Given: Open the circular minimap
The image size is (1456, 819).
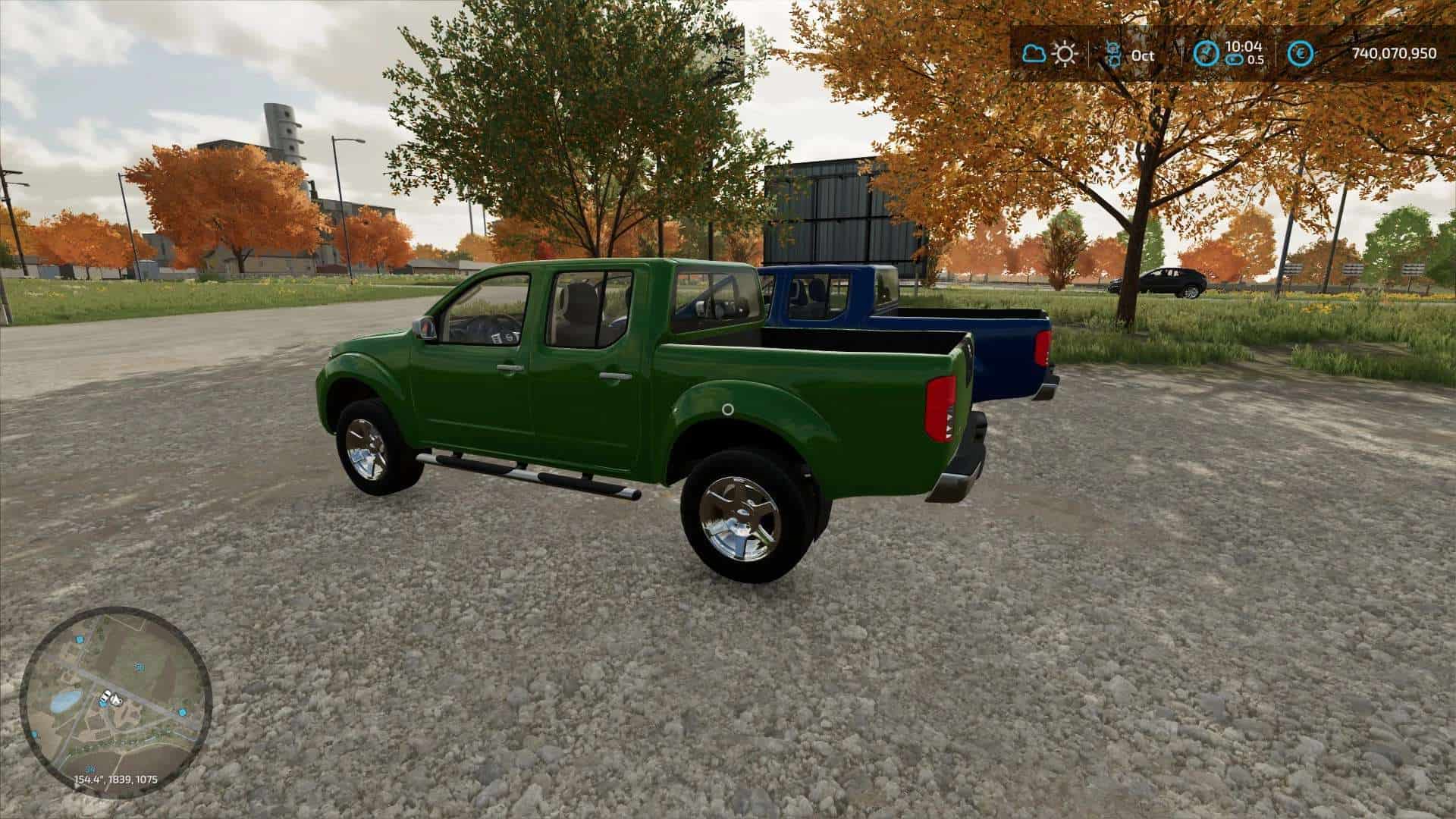Looking at the screenshot, I should [115, 701].
